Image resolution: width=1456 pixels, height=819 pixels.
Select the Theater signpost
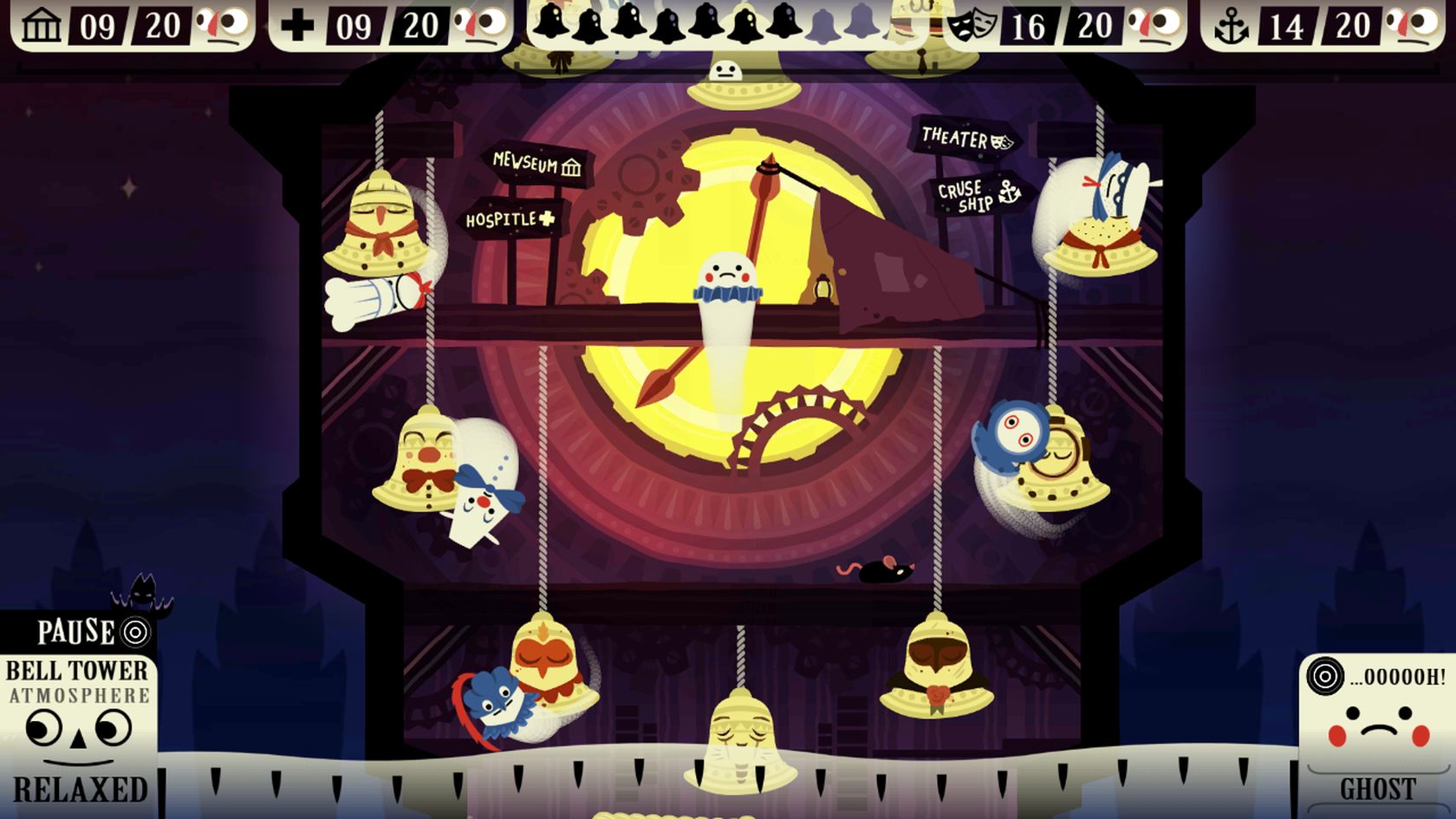click(965, 138)
